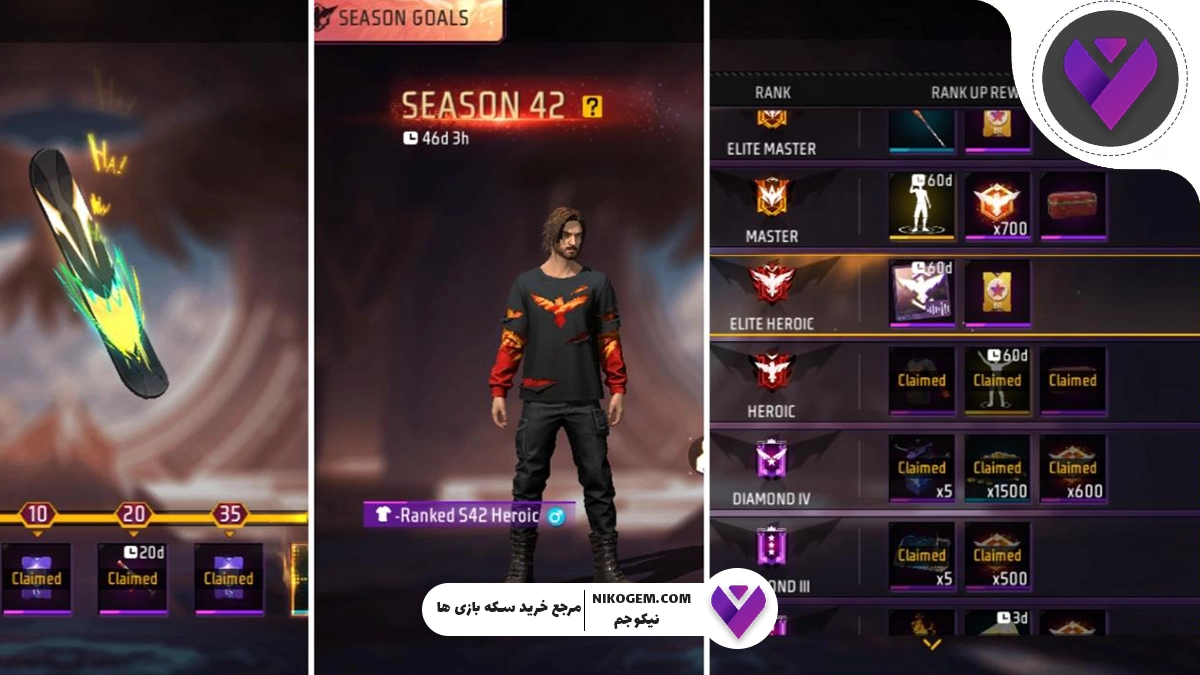Viewport: 1200px width, 675px height.
Task: View the claimed x600 Diamond IV reward
Action: pos(1072,467)
